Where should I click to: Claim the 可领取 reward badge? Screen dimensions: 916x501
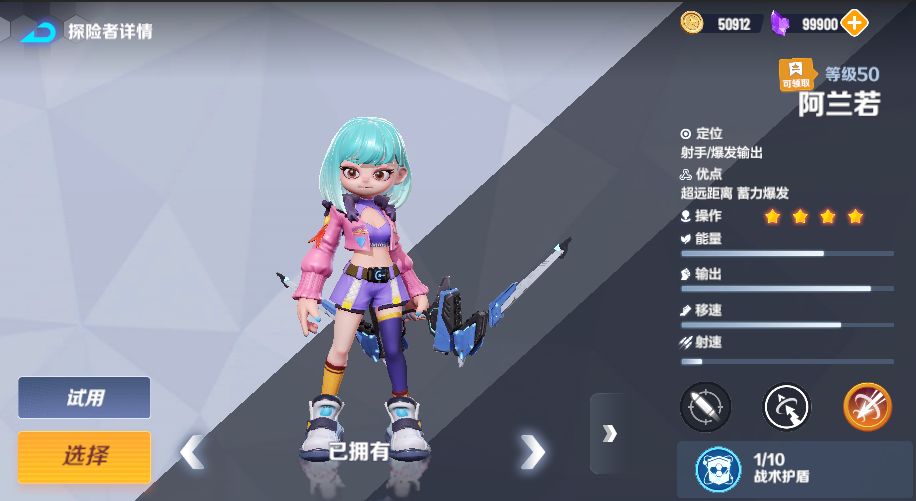tap(797, 75)
